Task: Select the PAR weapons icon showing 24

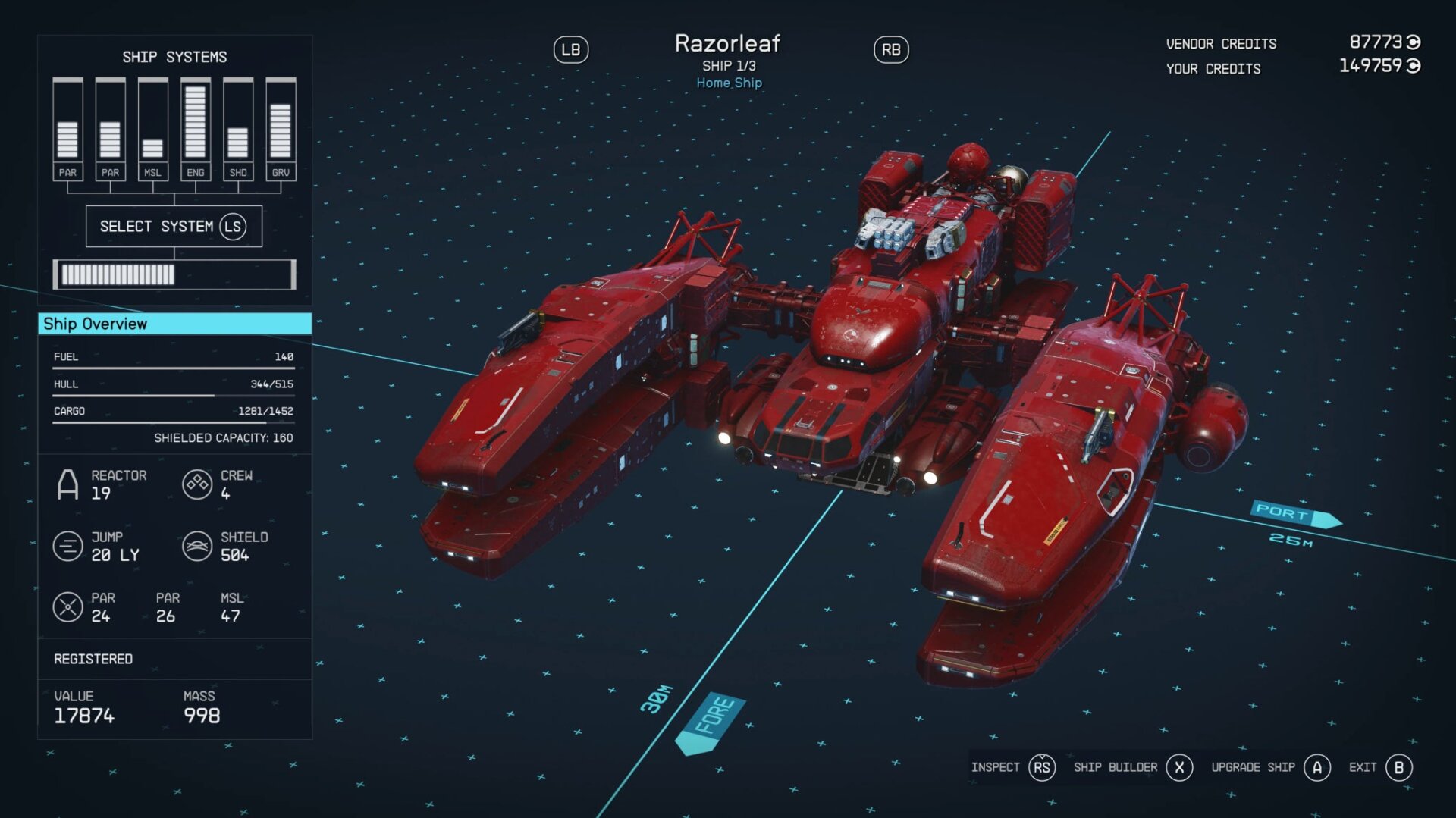Action: (69, 606)
